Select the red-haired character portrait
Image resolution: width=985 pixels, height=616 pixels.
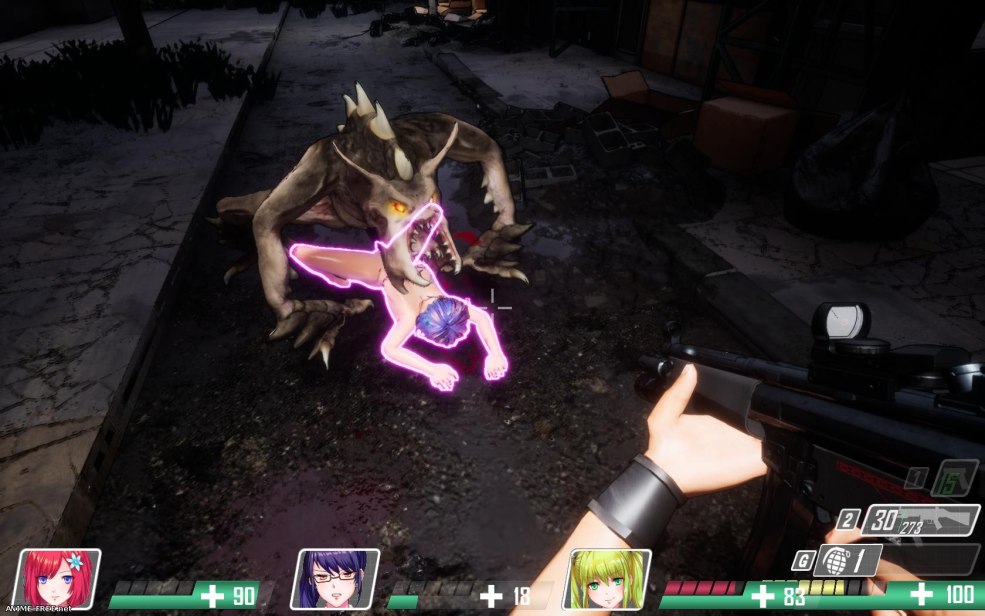[x=63, y=579]
